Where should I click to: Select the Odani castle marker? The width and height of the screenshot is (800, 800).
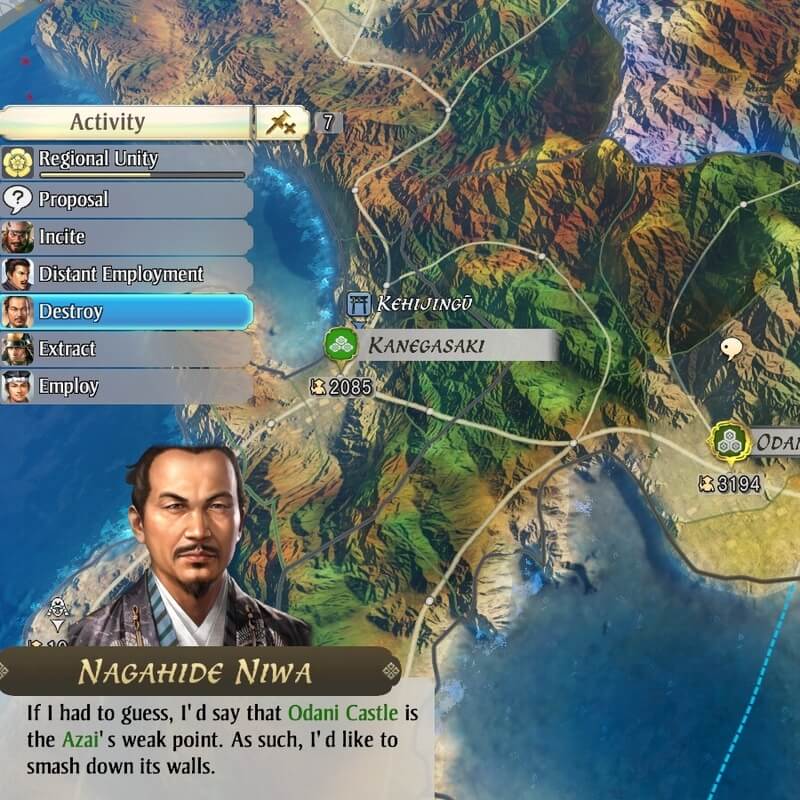(730, 441)
